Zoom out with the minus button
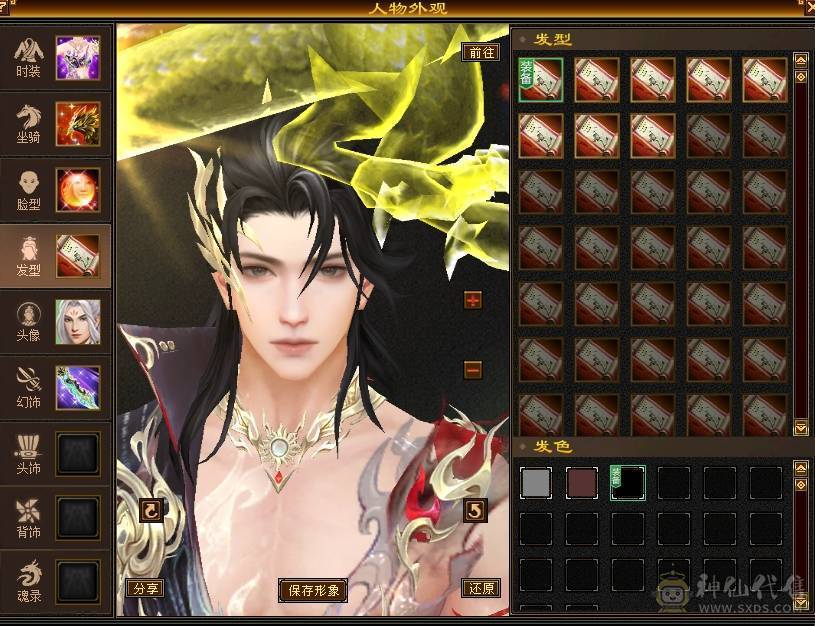The width and height of the screenshot is (815, 626). [x=473, y=370]
